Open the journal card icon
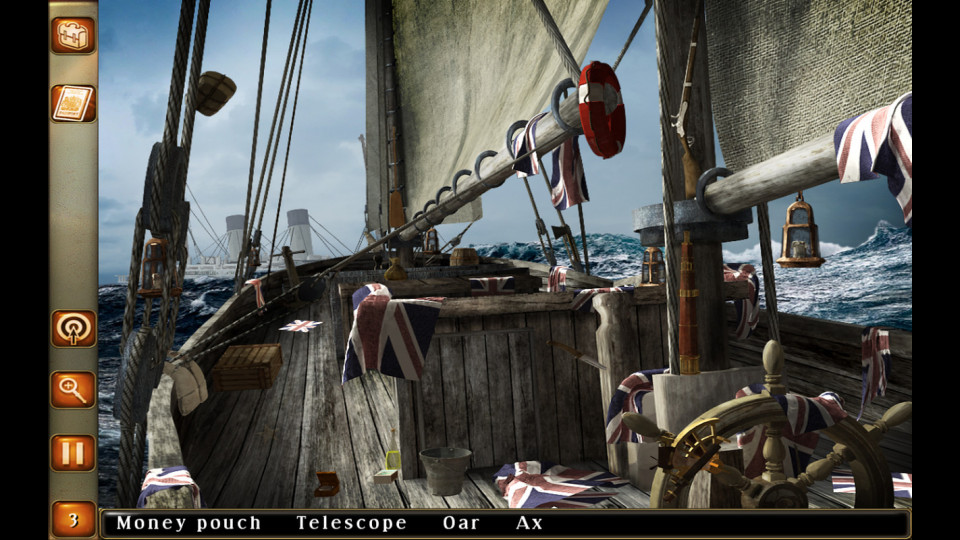Viewport: 960px width, 540px height. (73, 103)
